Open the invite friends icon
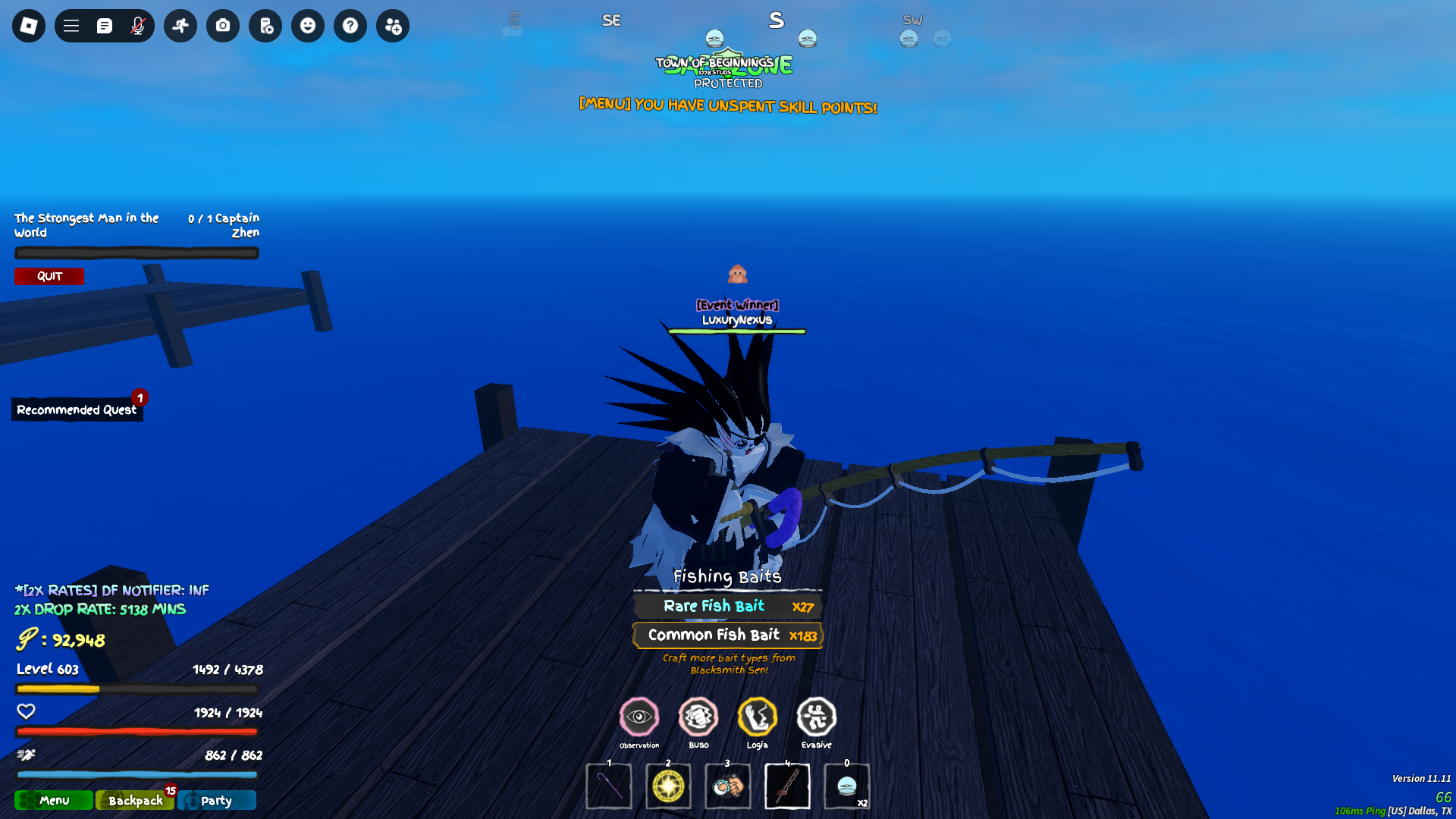 [393, 26]
